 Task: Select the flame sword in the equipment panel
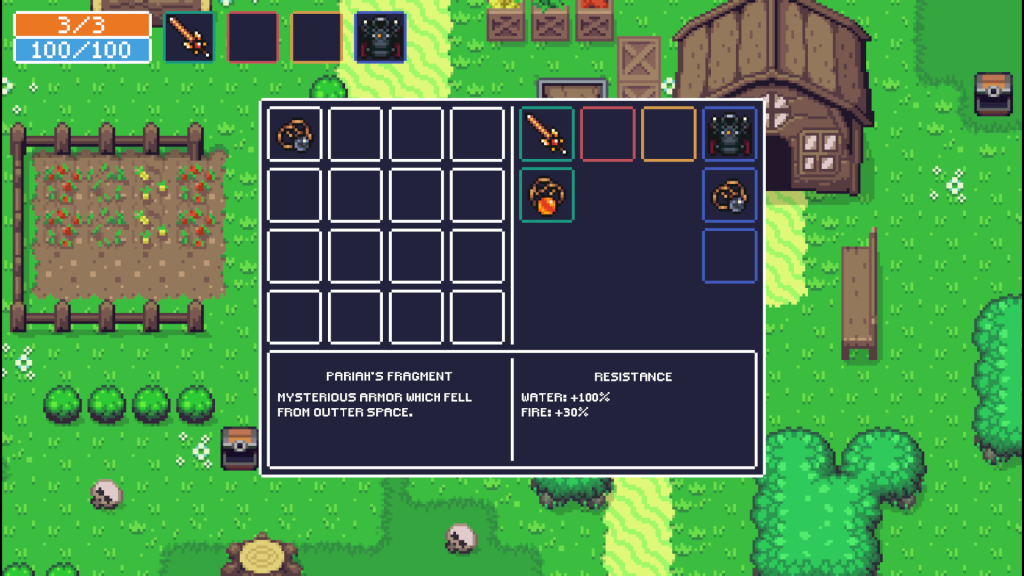[547, 134]
